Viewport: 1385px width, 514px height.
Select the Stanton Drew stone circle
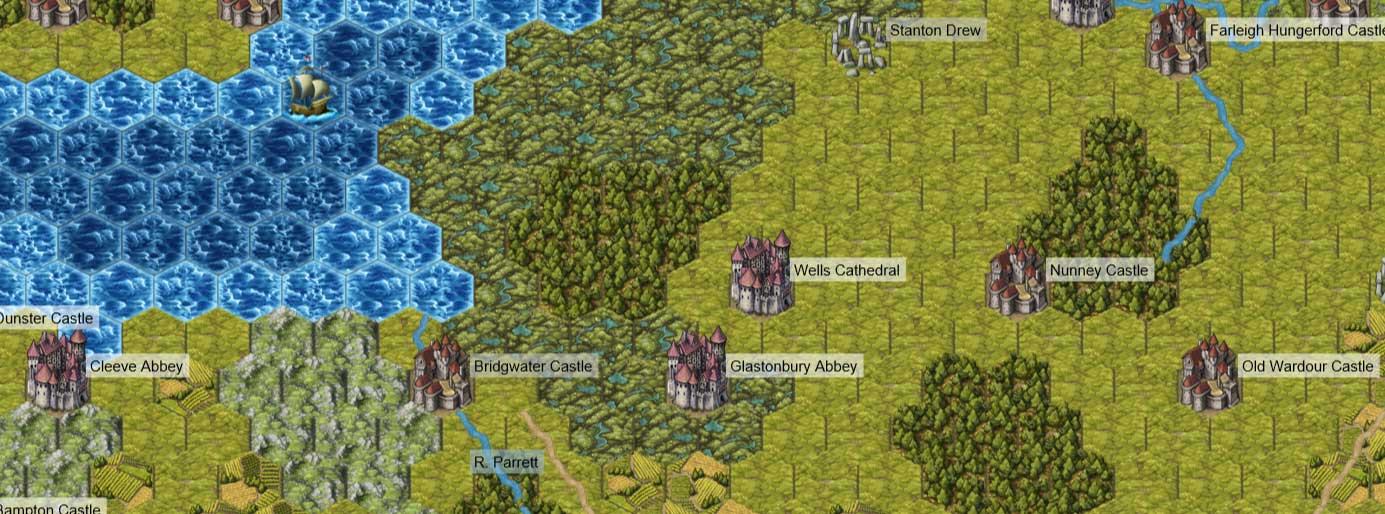tap(859, 43)
